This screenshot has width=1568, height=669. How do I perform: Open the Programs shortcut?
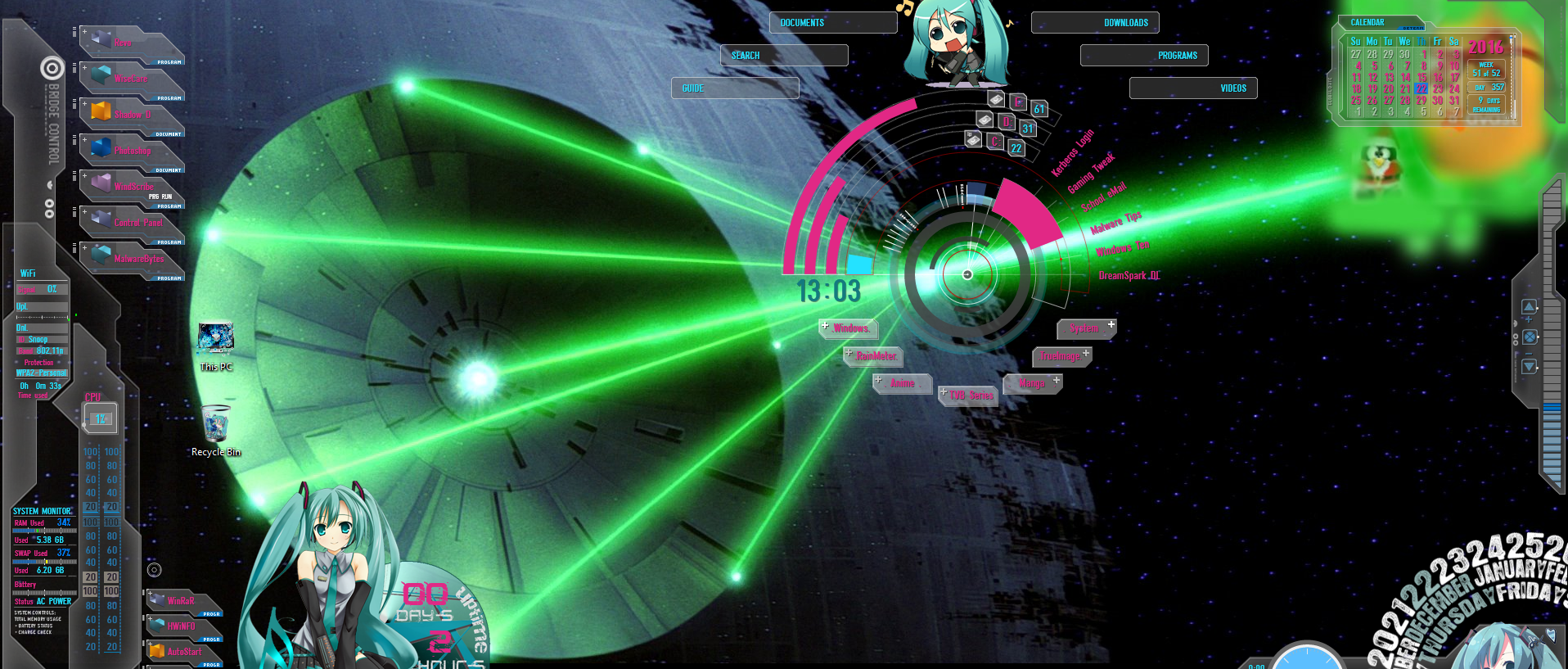click(x=1144, y=56)
